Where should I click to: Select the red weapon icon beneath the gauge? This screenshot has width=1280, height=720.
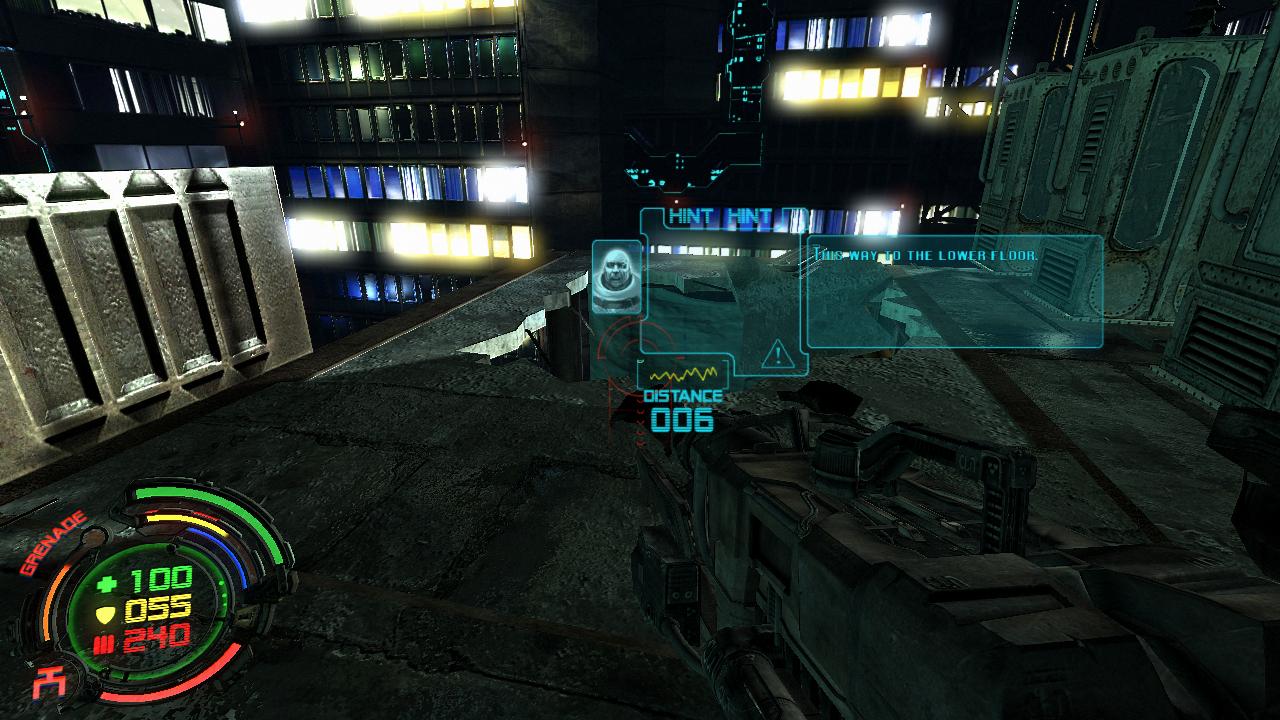tap(45, 684)
